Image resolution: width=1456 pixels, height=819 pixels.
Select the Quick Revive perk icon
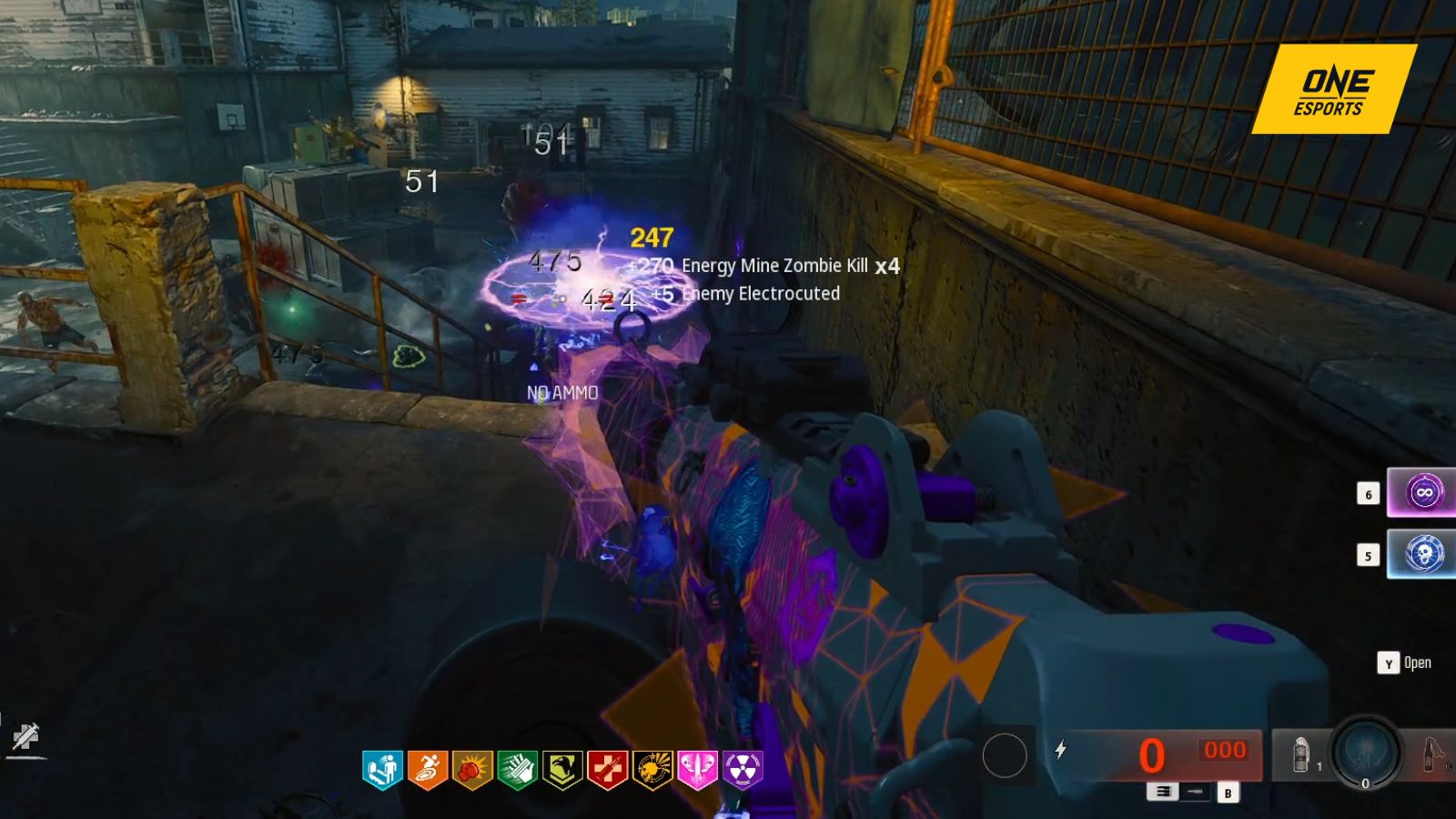(382, 769)
